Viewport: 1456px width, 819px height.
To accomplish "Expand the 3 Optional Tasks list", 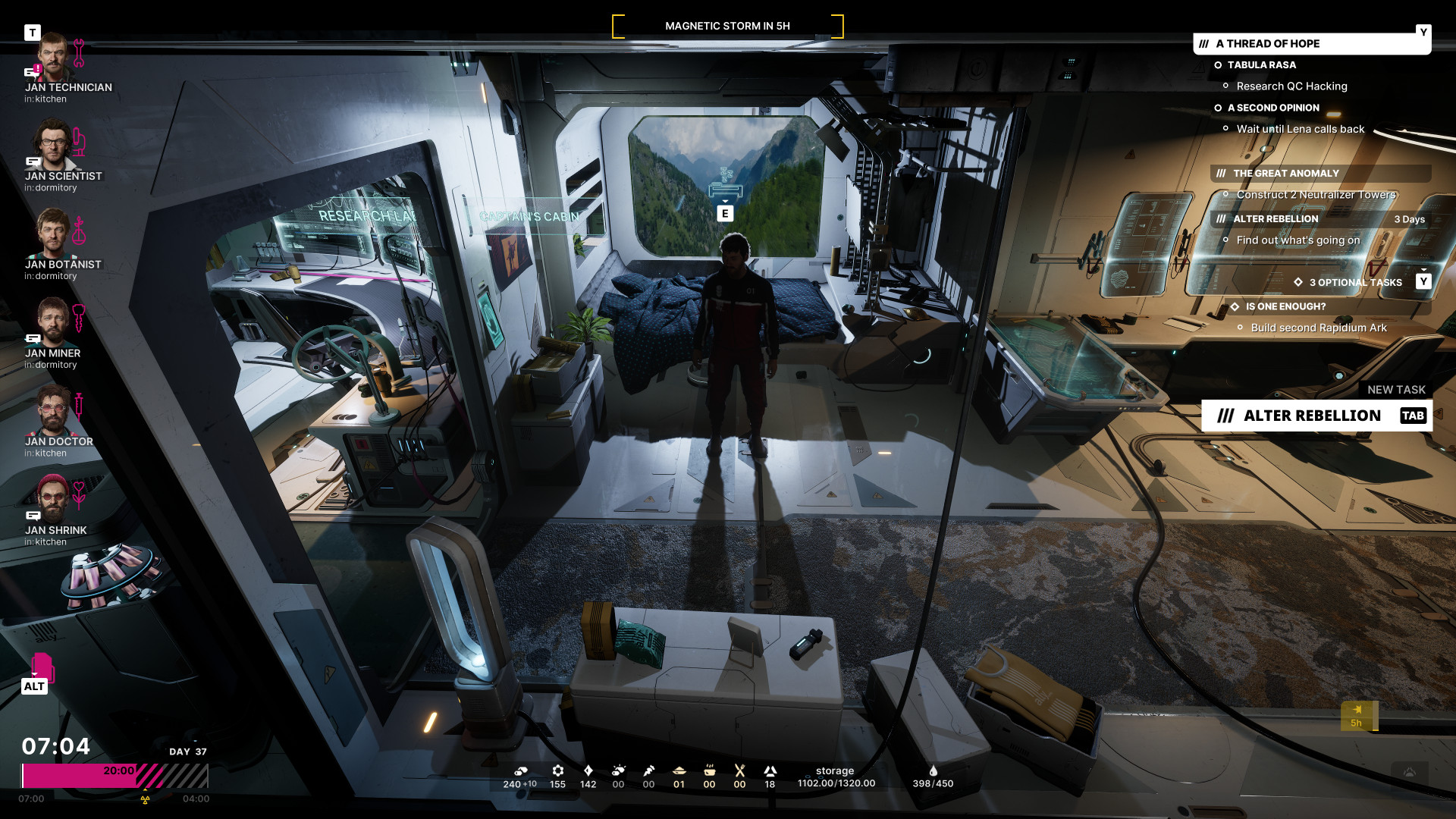I will click(1356, 282).
